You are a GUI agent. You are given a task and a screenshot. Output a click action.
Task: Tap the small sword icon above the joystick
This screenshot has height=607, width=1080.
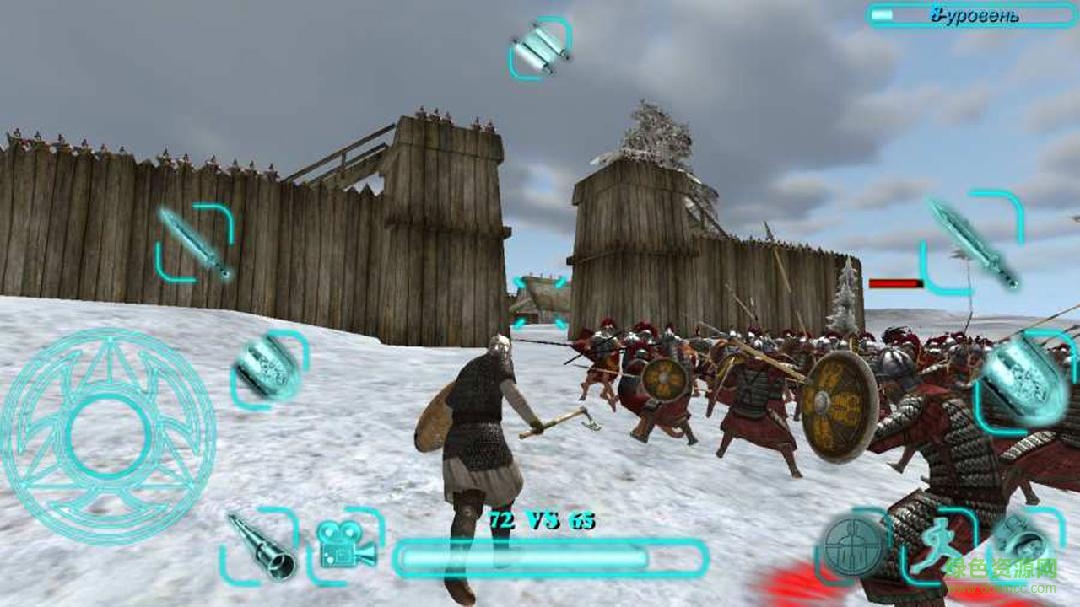pyautogui.click(x=194, y=242)
